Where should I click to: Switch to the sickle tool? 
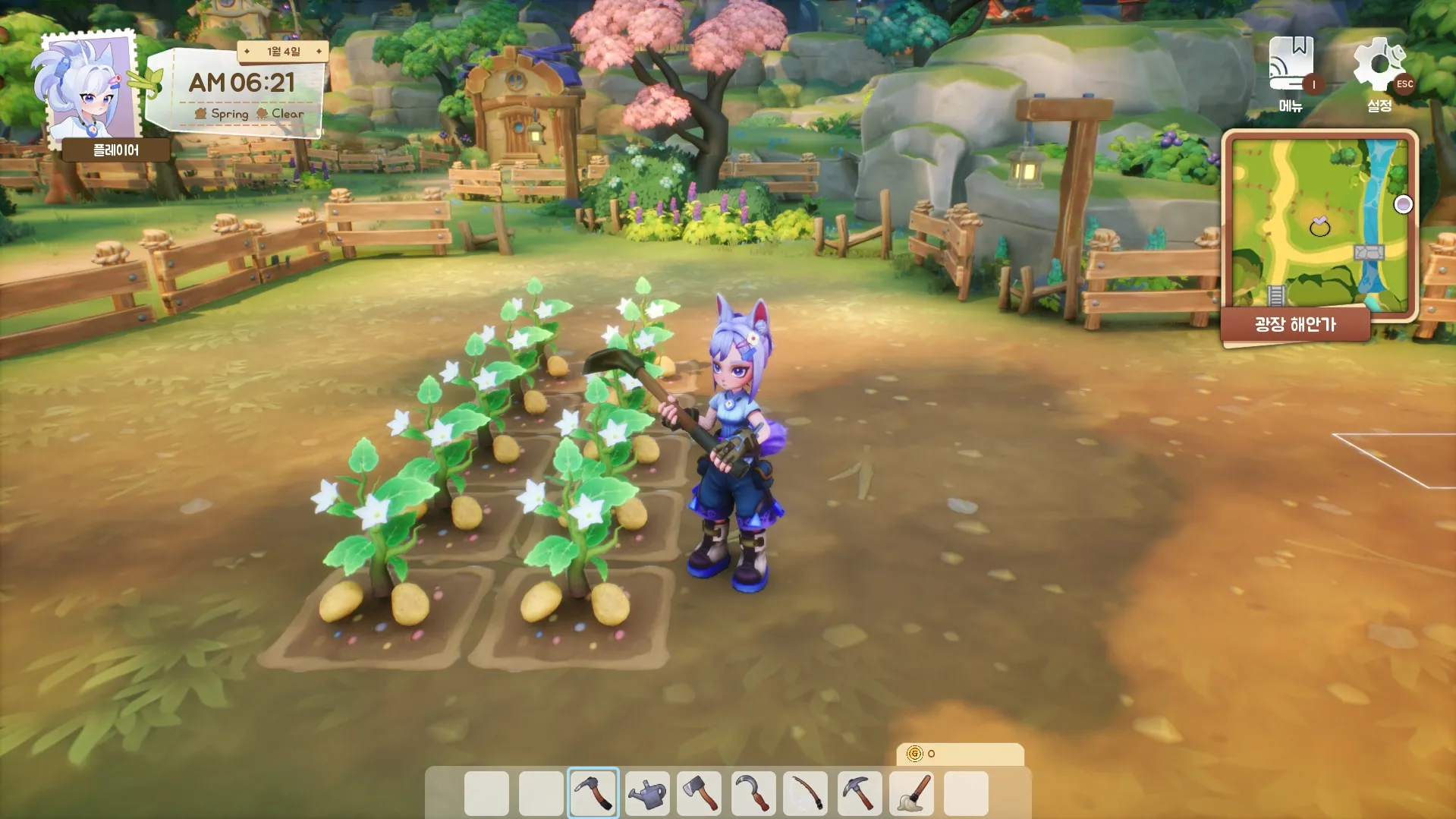pos(754,793)
